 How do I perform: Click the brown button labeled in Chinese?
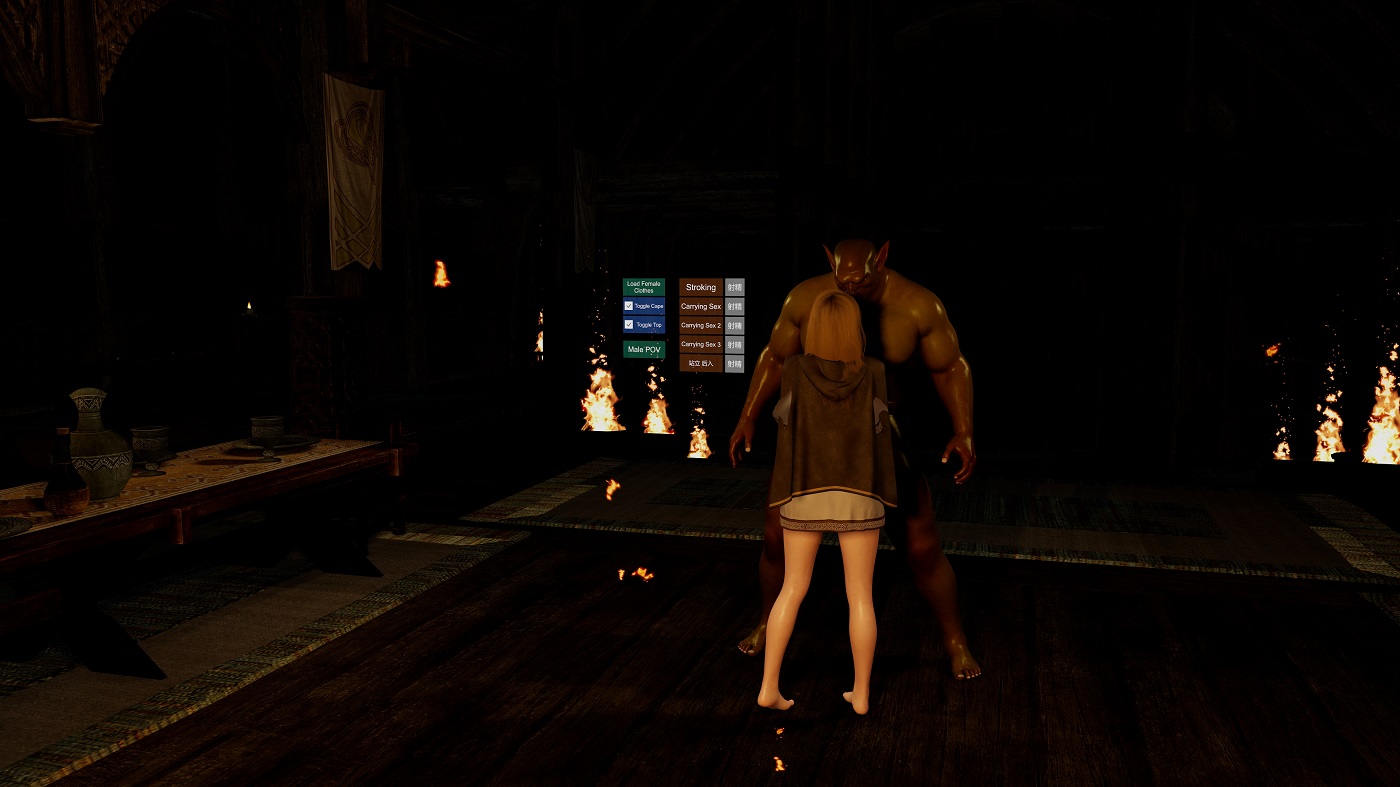tap(700, 364)
